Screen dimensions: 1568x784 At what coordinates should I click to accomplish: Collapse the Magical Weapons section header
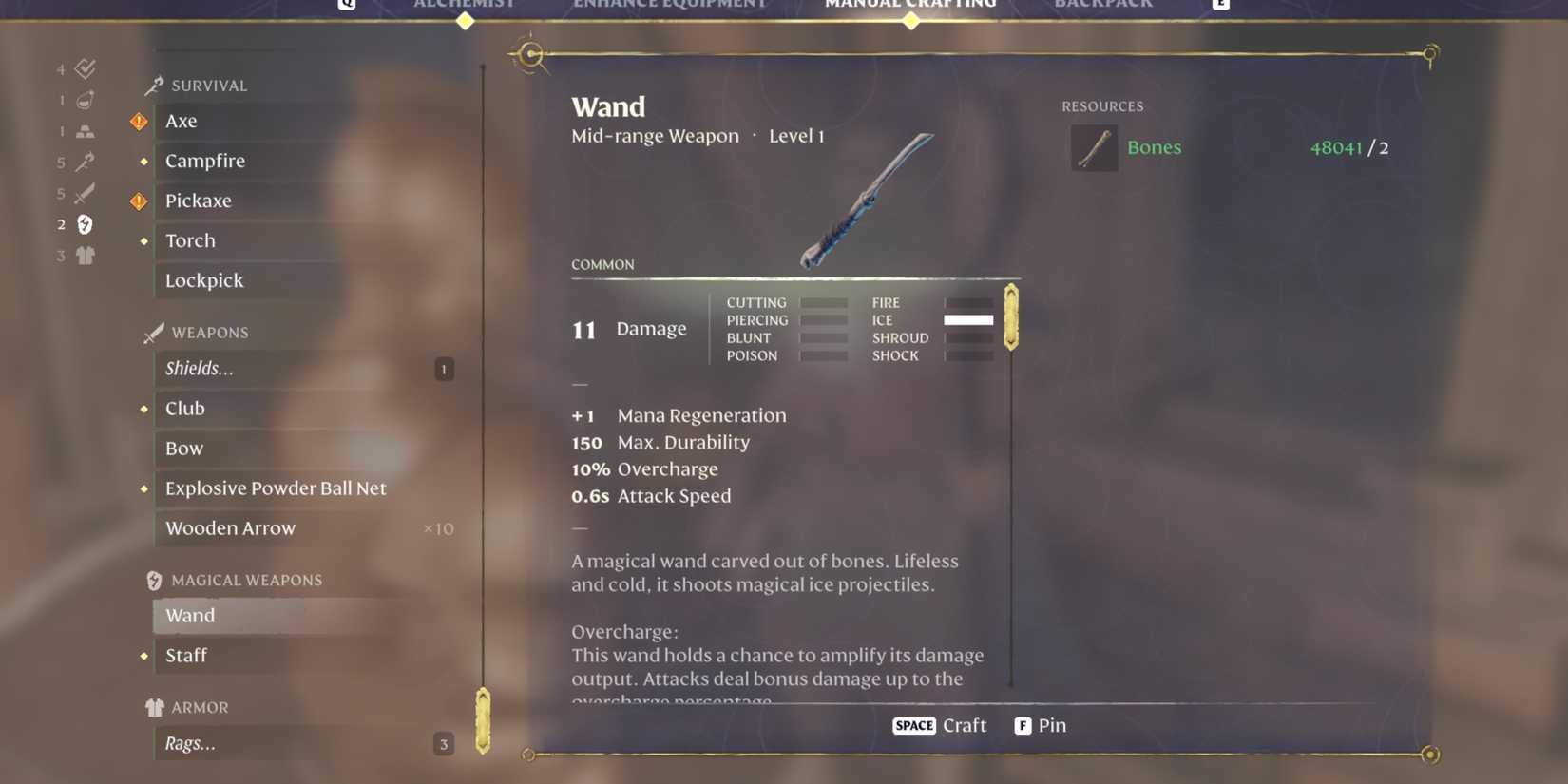pyautogui.click(x=245, y=579)
